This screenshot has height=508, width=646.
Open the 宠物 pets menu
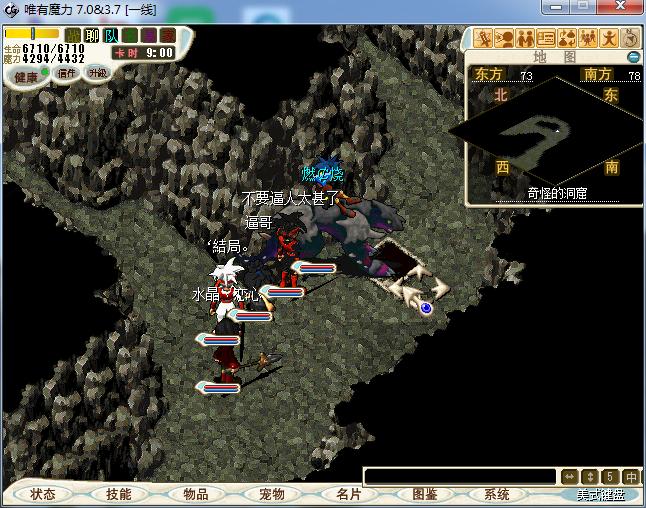click(271, 494)
